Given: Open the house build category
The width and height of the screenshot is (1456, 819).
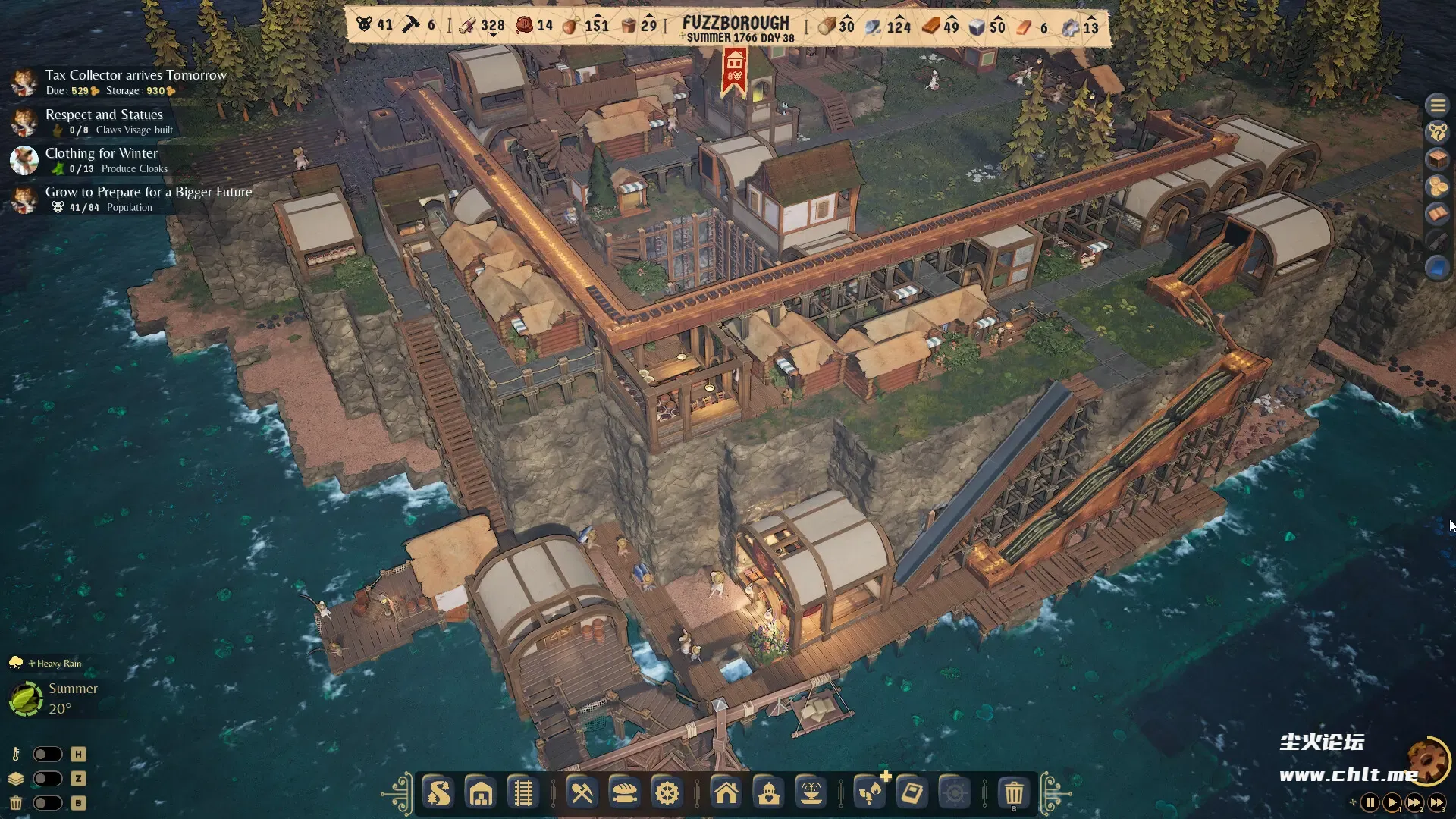Looking at the screenshot, I should pyautogui.click(x=726, y=793).
